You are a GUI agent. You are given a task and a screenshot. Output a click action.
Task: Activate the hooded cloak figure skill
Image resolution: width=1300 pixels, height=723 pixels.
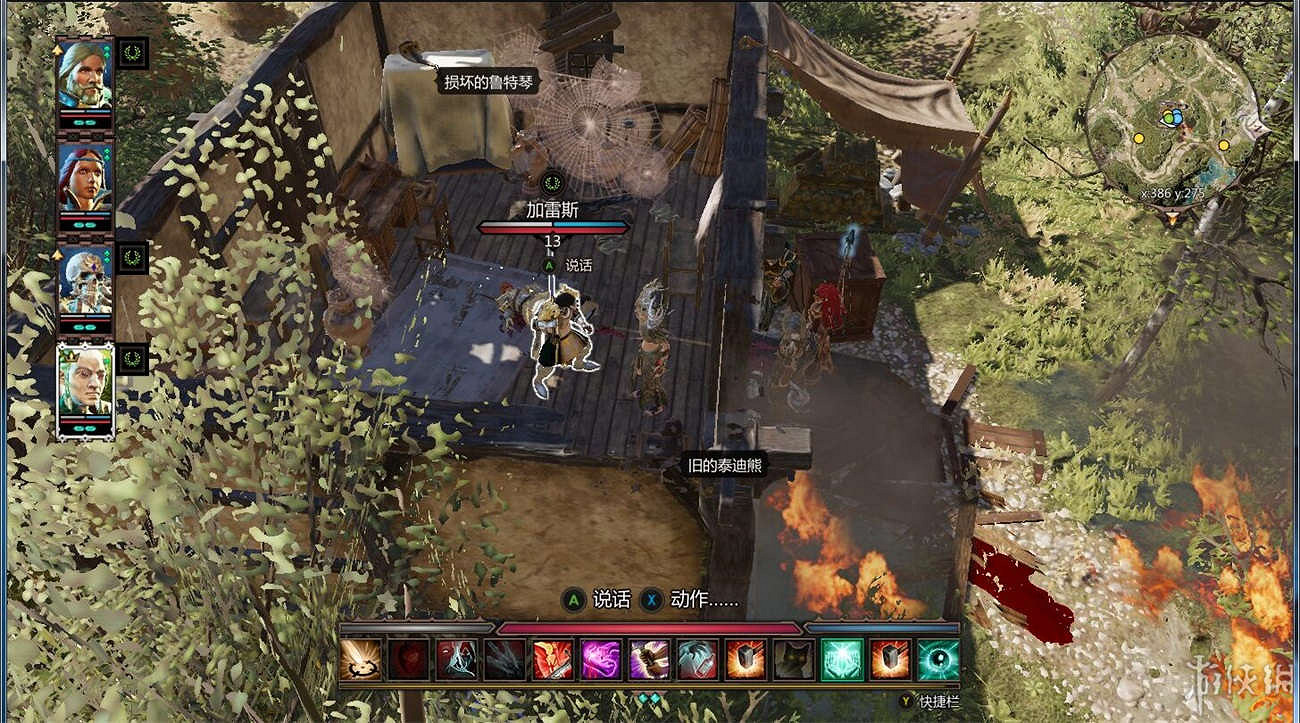[x=456, y=660]
